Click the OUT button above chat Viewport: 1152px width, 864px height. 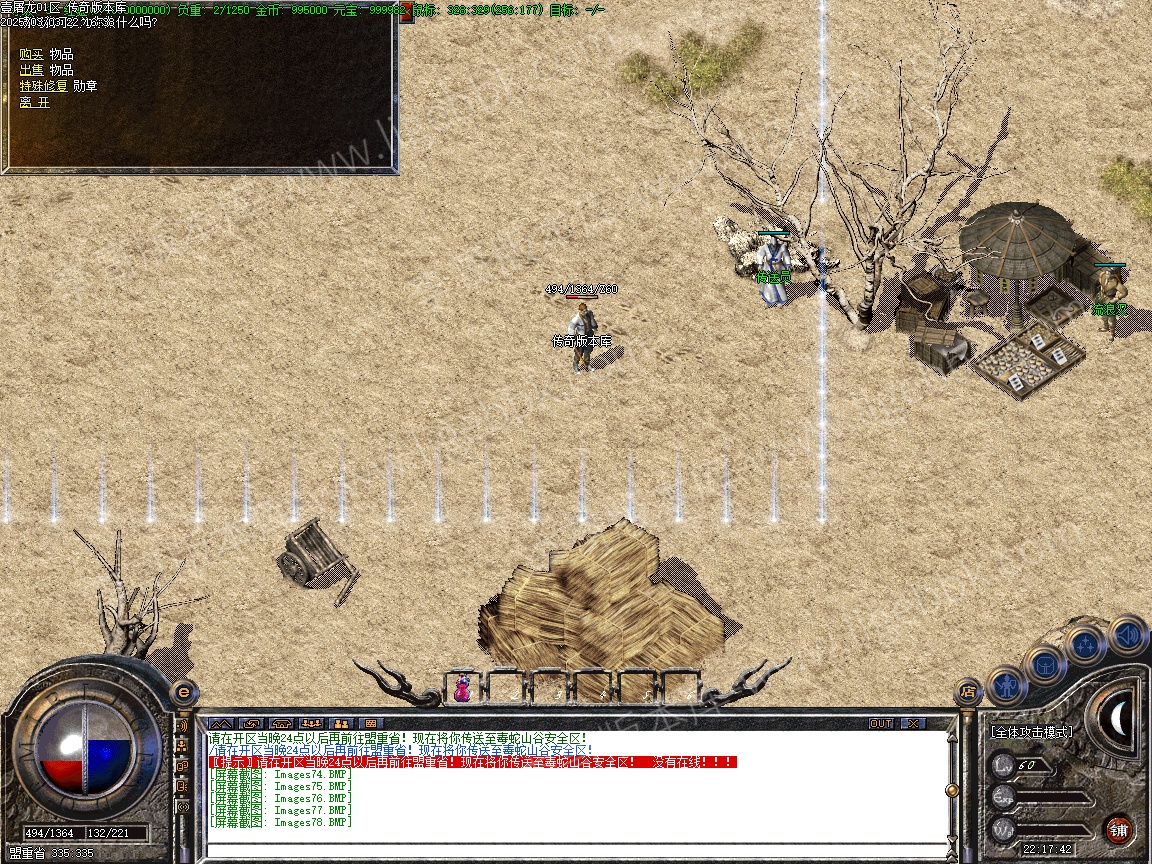click(880, 723)
